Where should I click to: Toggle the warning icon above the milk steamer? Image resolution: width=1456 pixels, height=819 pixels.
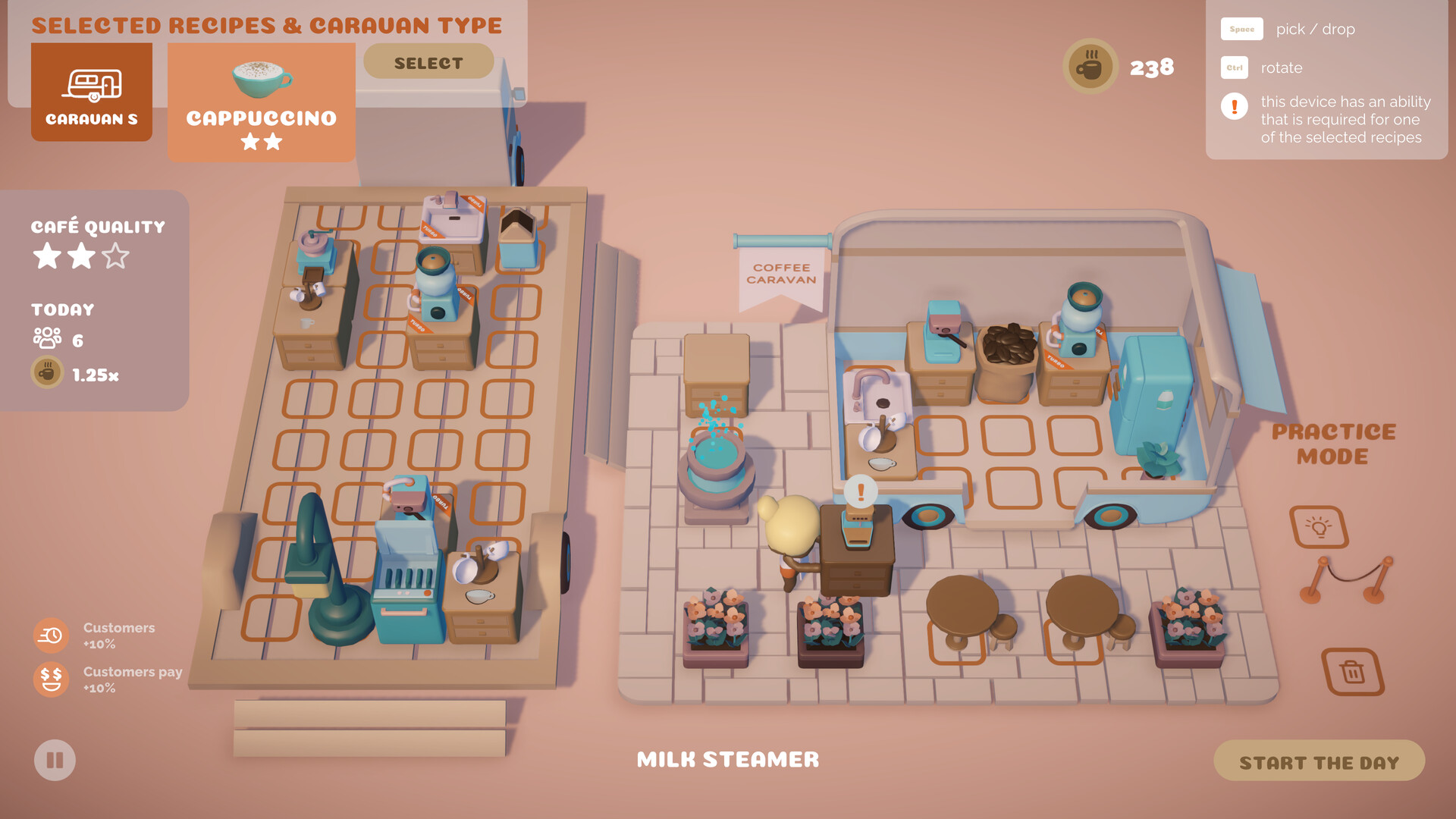pyautogui.click(x=861, y=491)
